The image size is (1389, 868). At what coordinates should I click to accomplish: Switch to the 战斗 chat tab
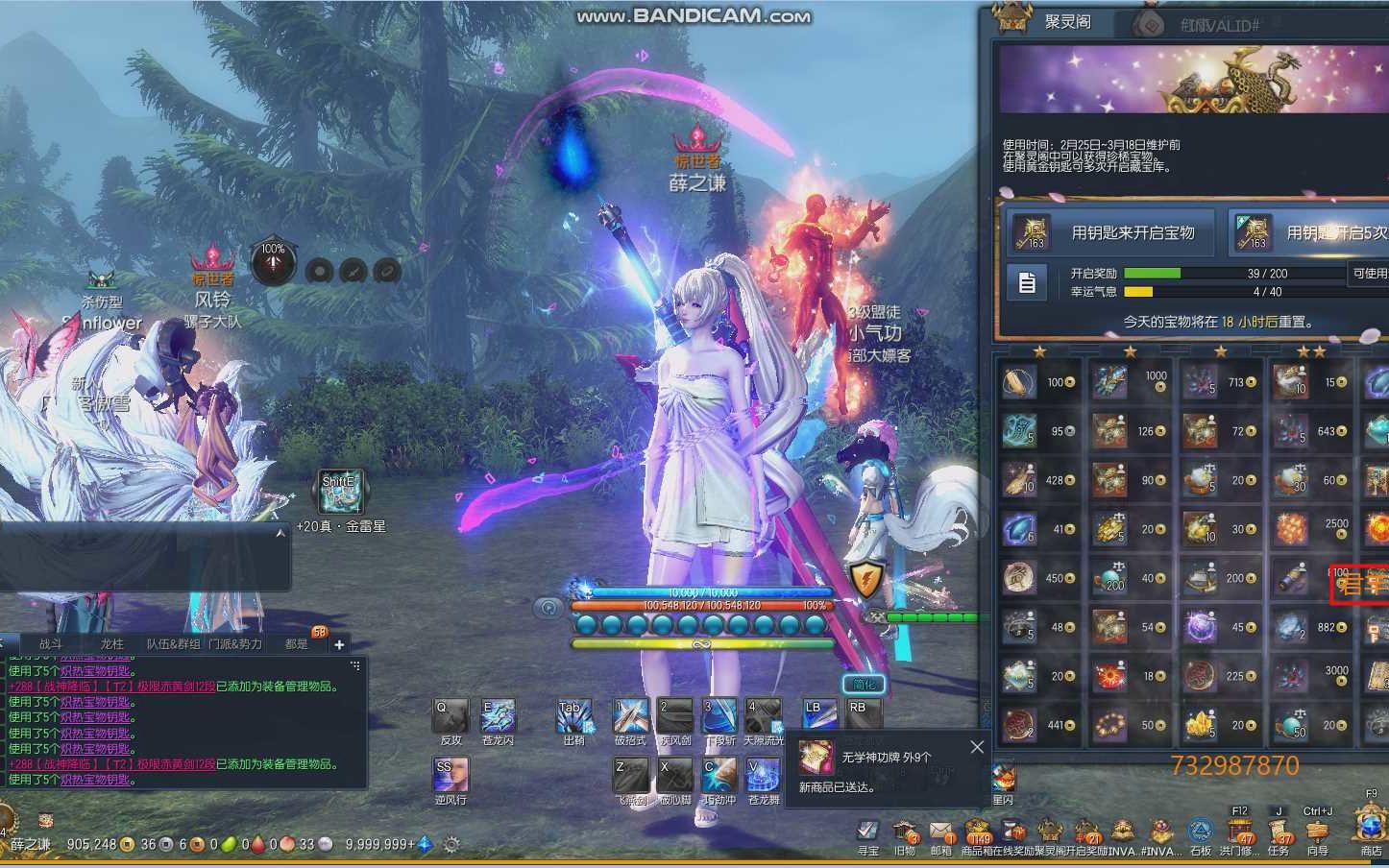click(50, 643)
